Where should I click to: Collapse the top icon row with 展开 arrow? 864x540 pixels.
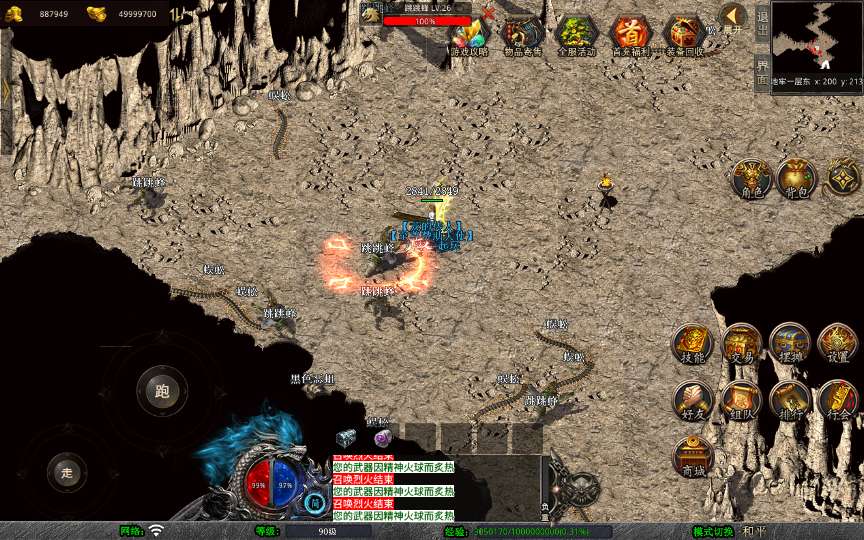pyautogui.click(x=734, y=17)
